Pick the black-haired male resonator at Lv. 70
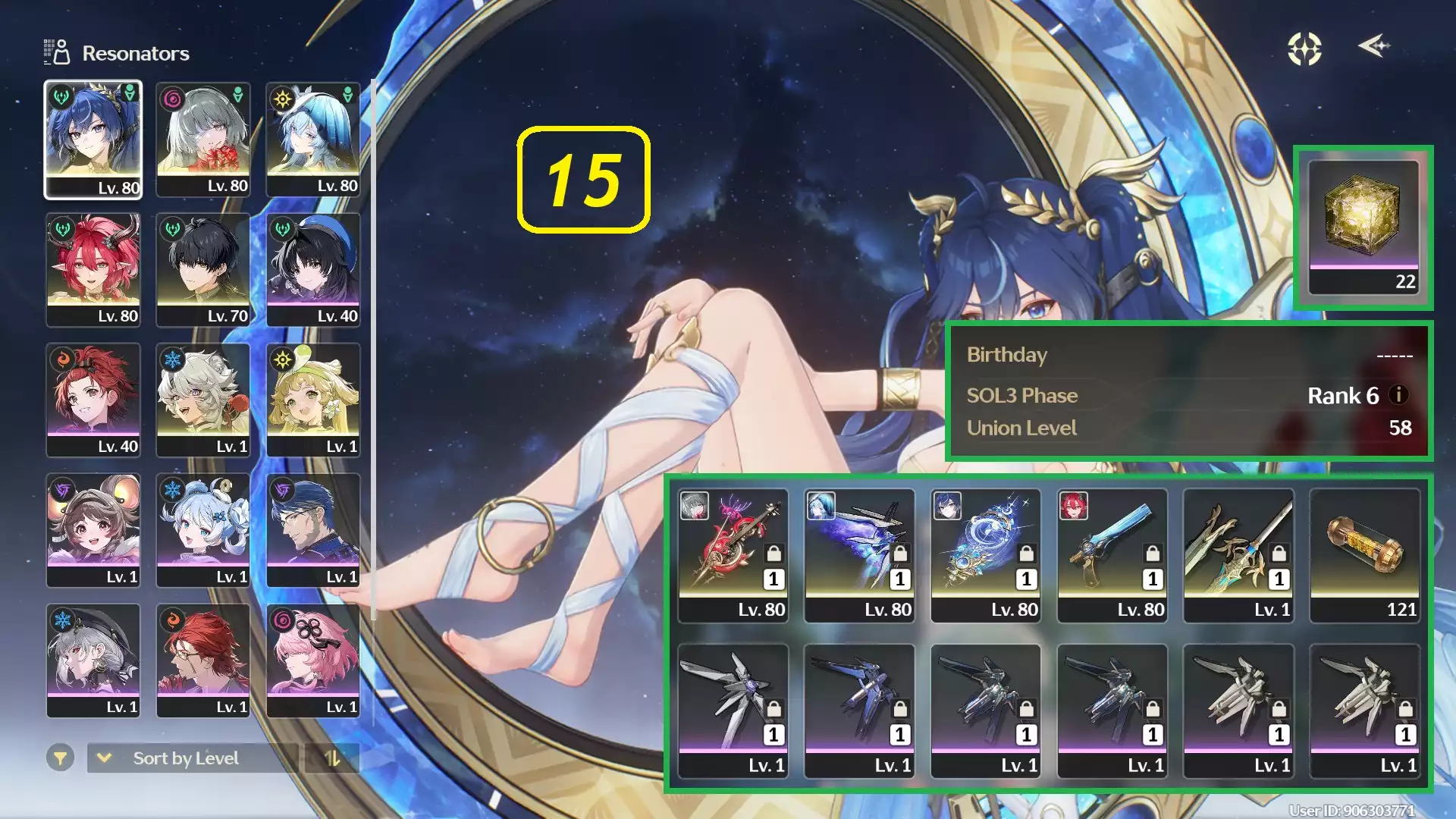 (203, 270)
